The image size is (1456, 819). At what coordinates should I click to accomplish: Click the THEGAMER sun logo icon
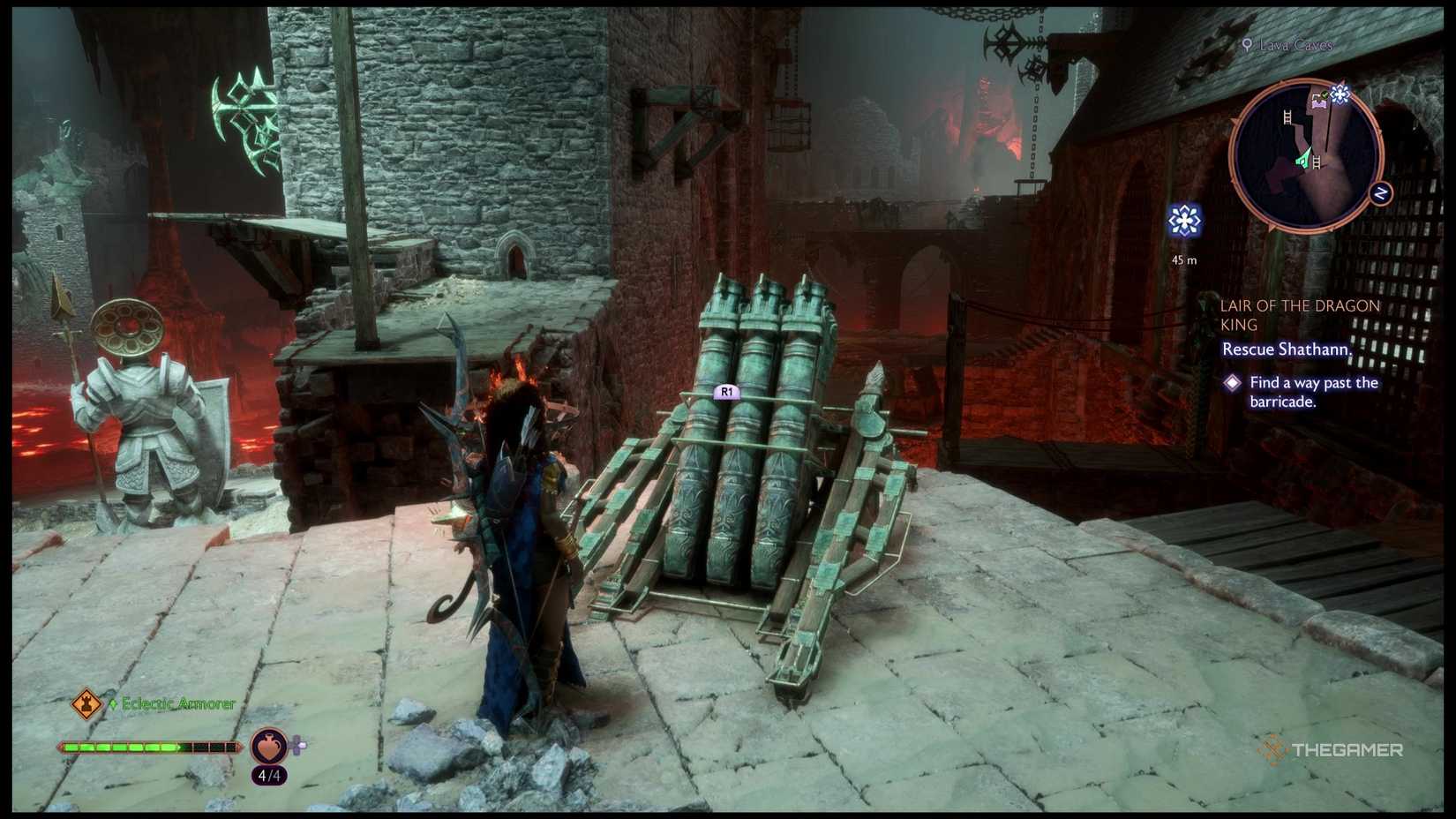pyautogui.click(x=1275, y=749)
